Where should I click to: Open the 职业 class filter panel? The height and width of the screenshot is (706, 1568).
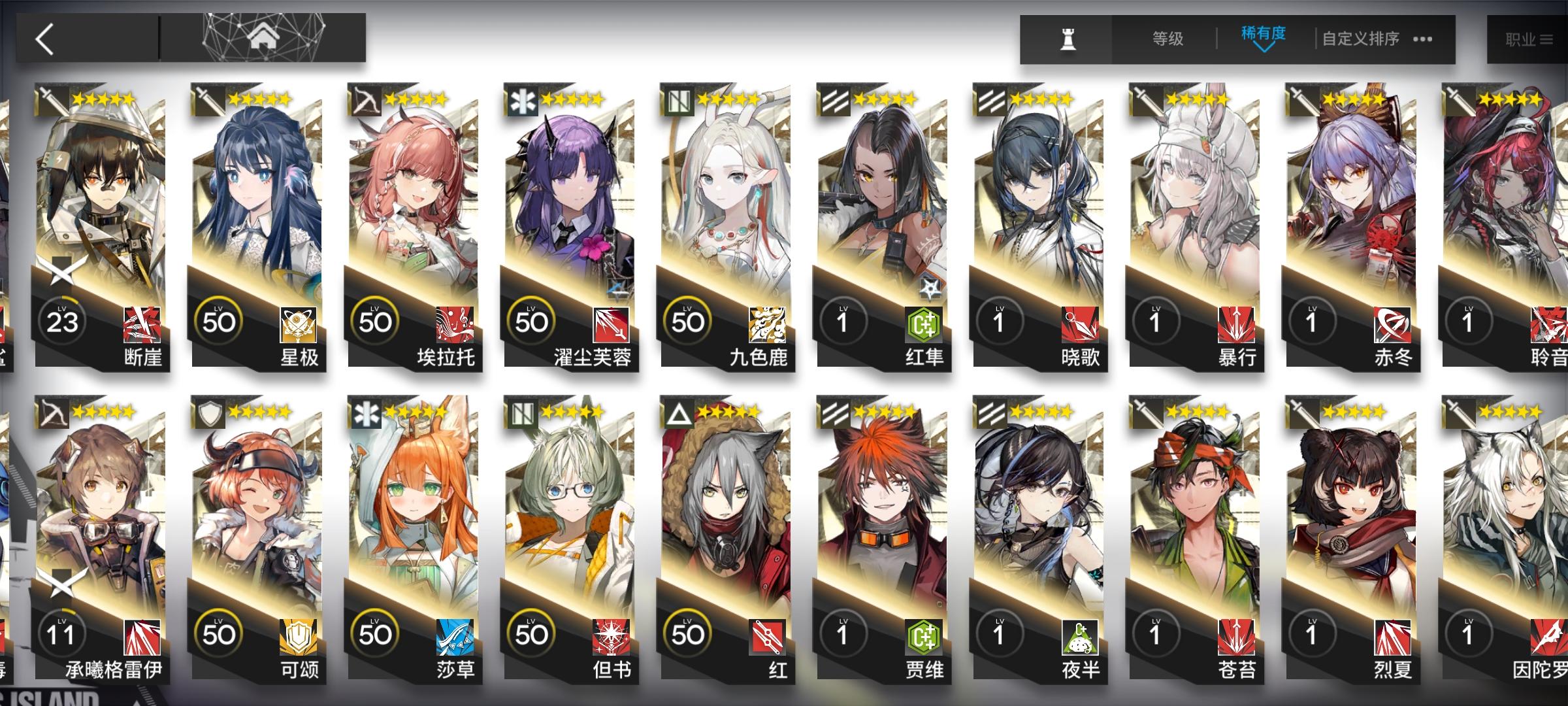coord(1529,38)
